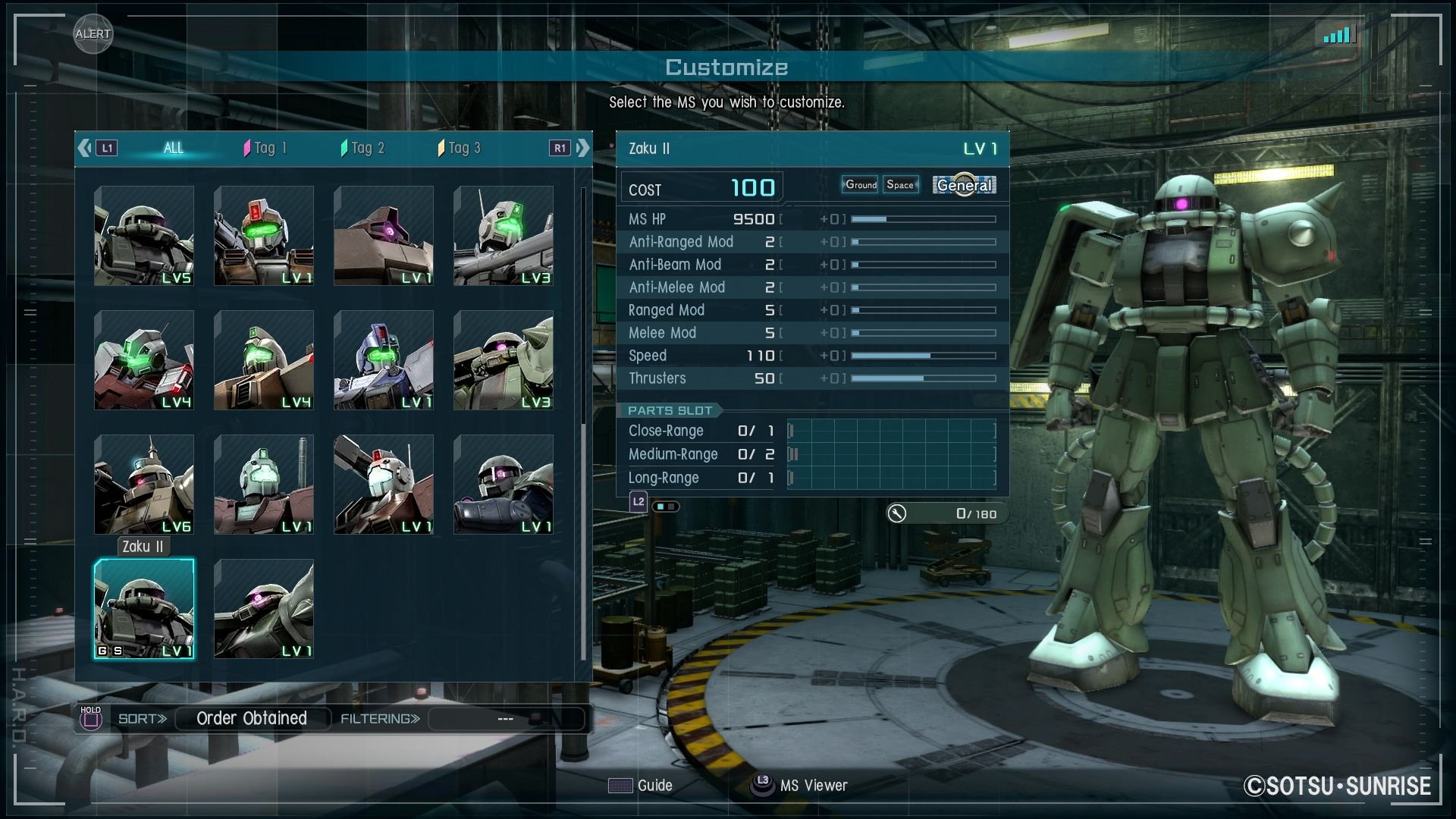Toggle the Ground environment filter
Viewport: 1456px width, 819px height.
[860, 184]
